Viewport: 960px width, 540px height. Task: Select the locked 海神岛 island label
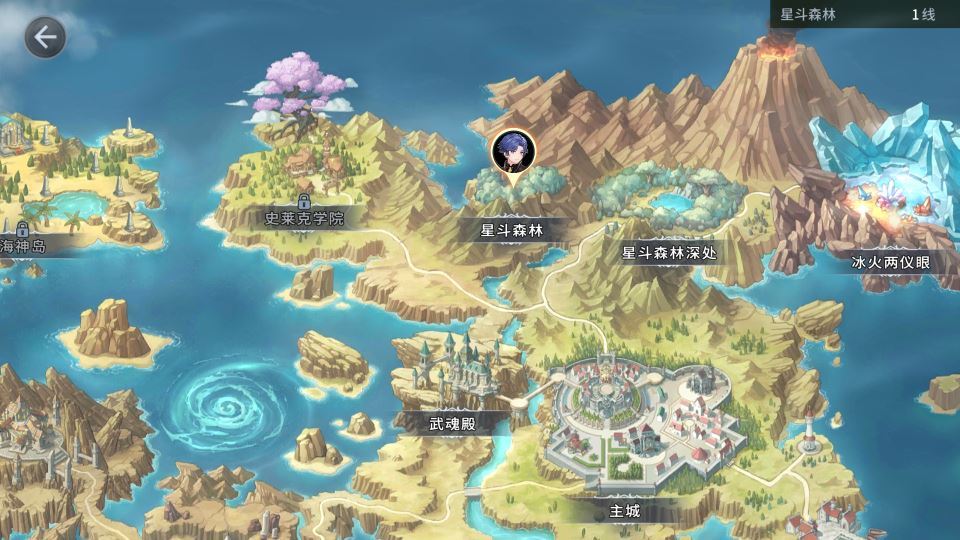24,245
